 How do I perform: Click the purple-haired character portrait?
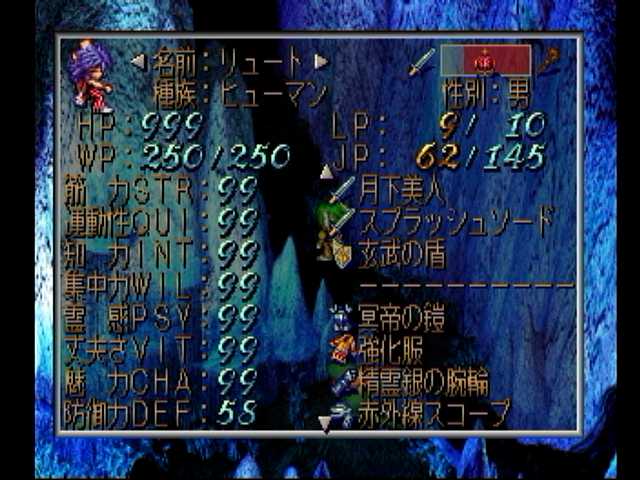point(90,76)
